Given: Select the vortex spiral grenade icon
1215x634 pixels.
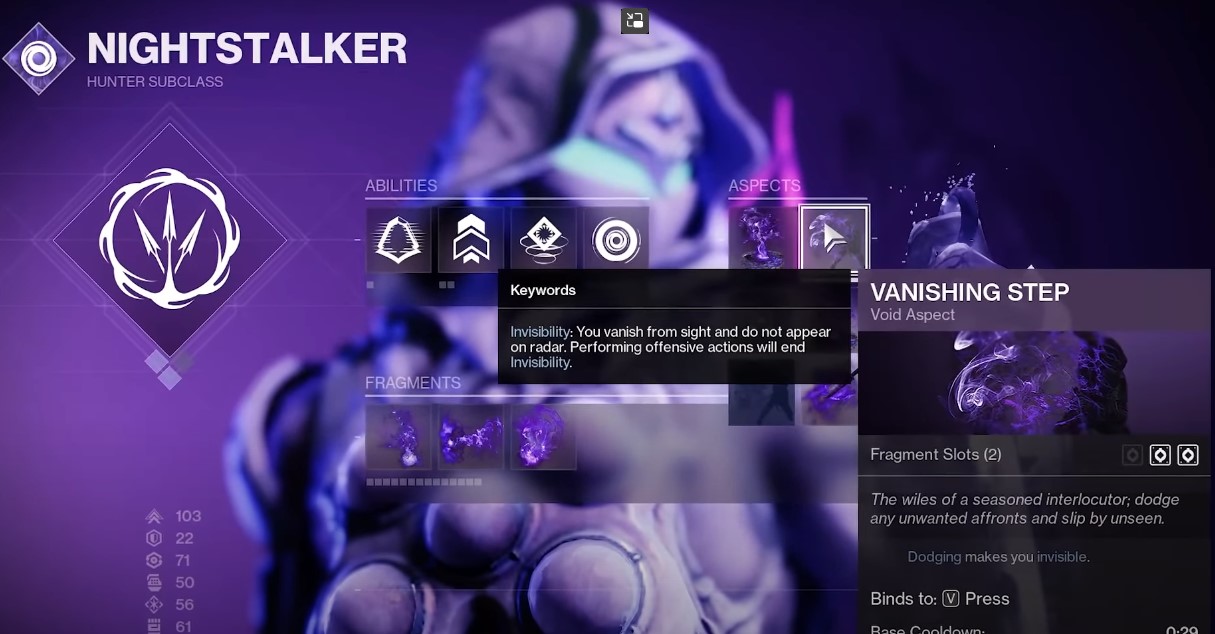Looking at the screenshot, I should (x=616, y=240).
